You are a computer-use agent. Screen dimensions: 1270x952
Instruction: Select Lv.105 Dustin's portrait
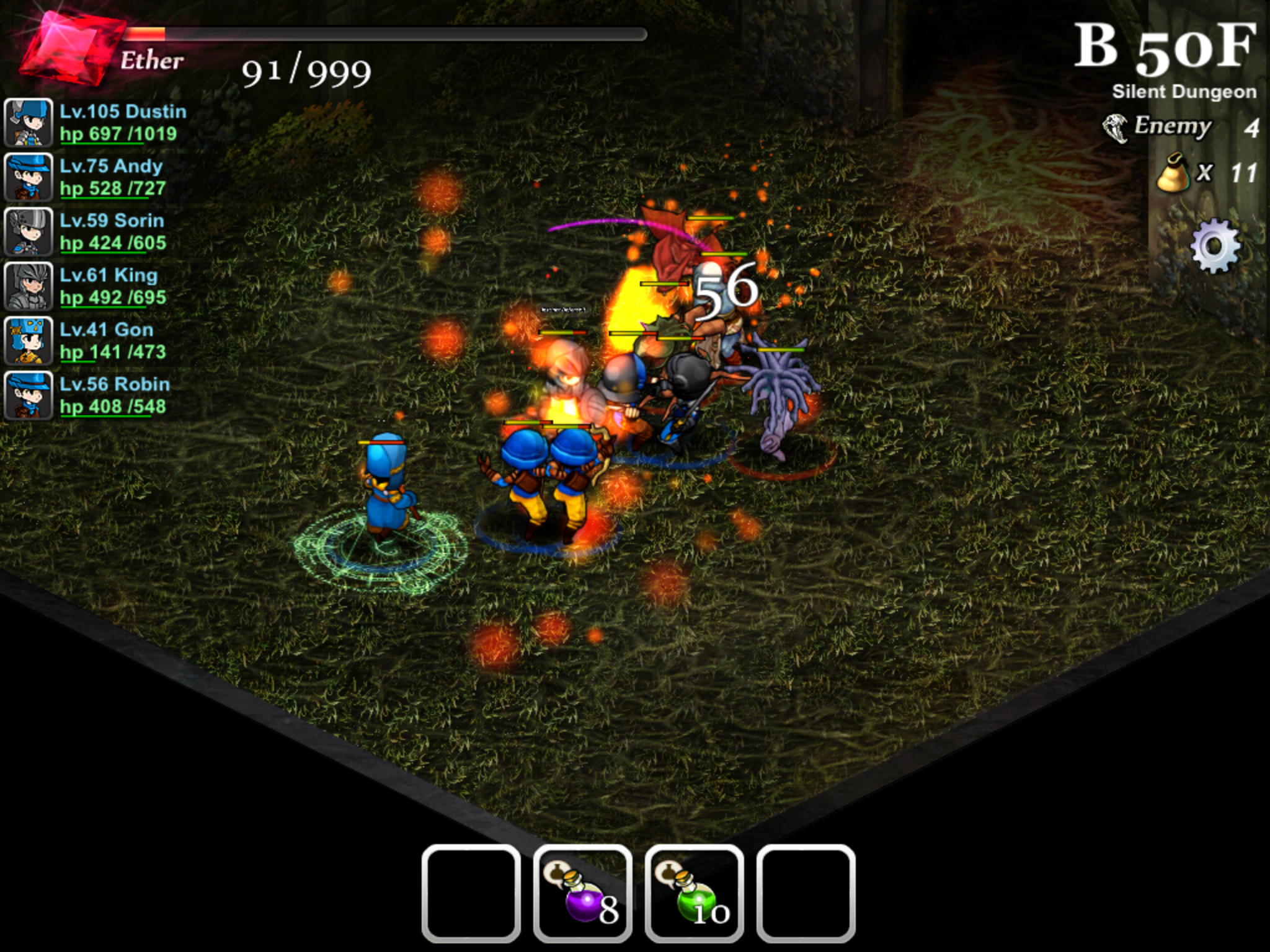28,123
